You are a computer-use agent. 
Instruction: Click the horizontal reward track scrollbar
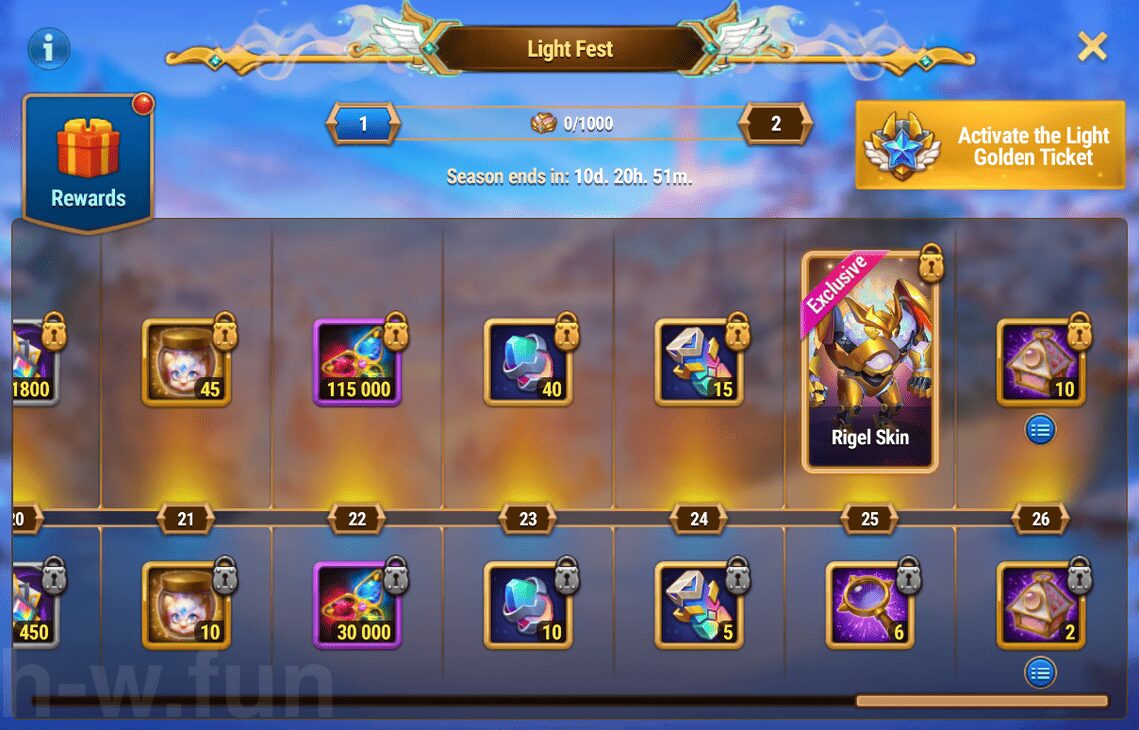(x=981, y=701)
